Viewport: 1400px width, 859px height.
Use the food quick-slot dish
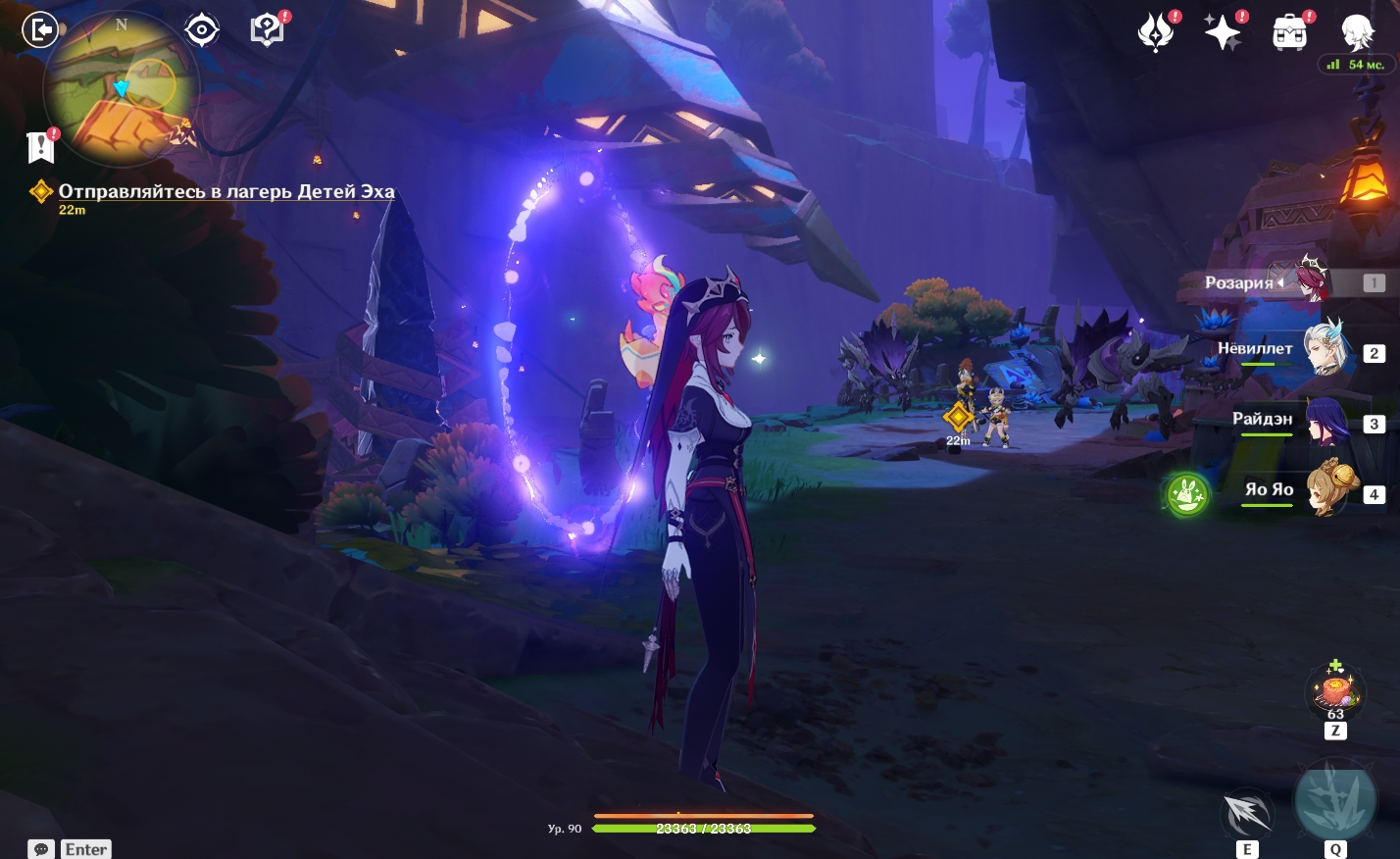[1335, 690]
